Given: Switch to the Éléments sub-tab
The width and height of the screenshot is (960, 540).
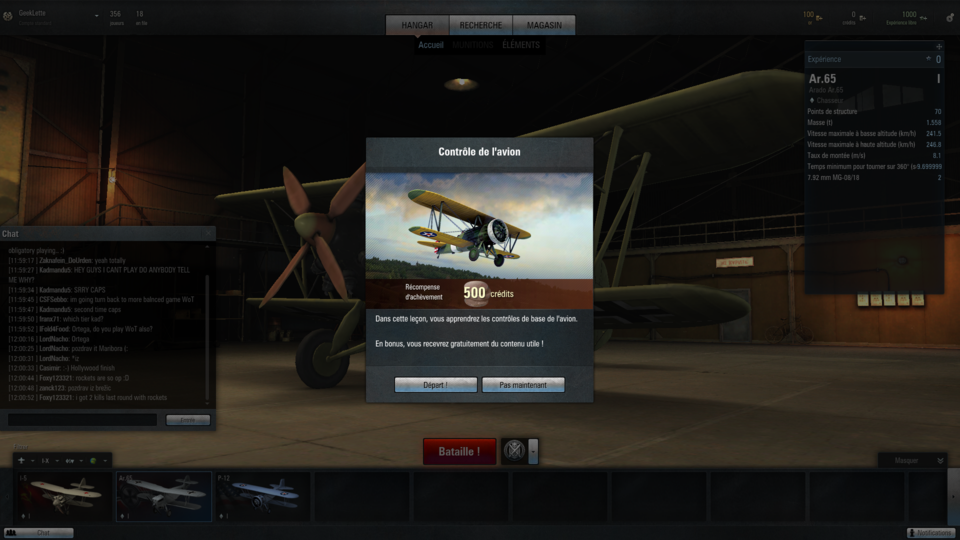Looking at the screenshot, I should [x=520, y=45].
